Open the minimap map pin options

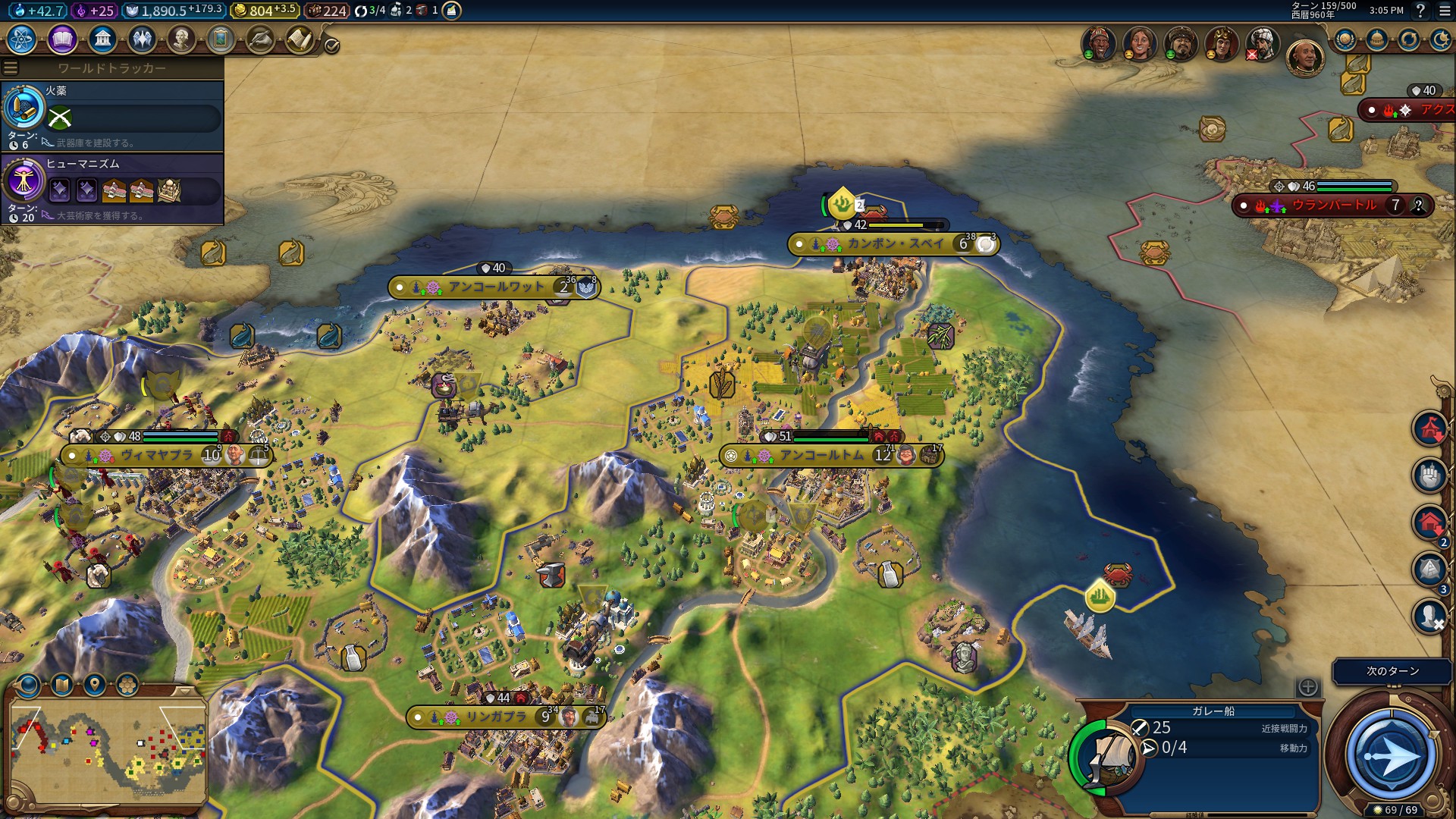click(94, 686)
